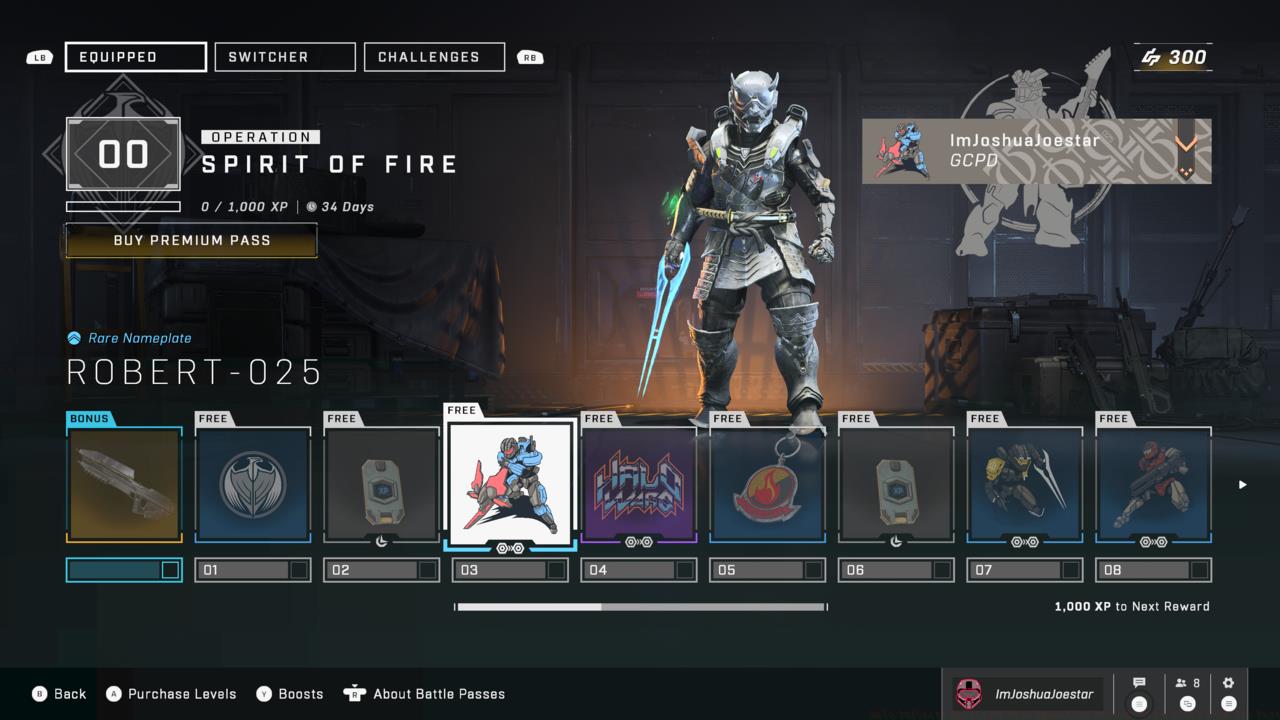
Task: Select the Bonus weapon reward tile
Action: 125,485
